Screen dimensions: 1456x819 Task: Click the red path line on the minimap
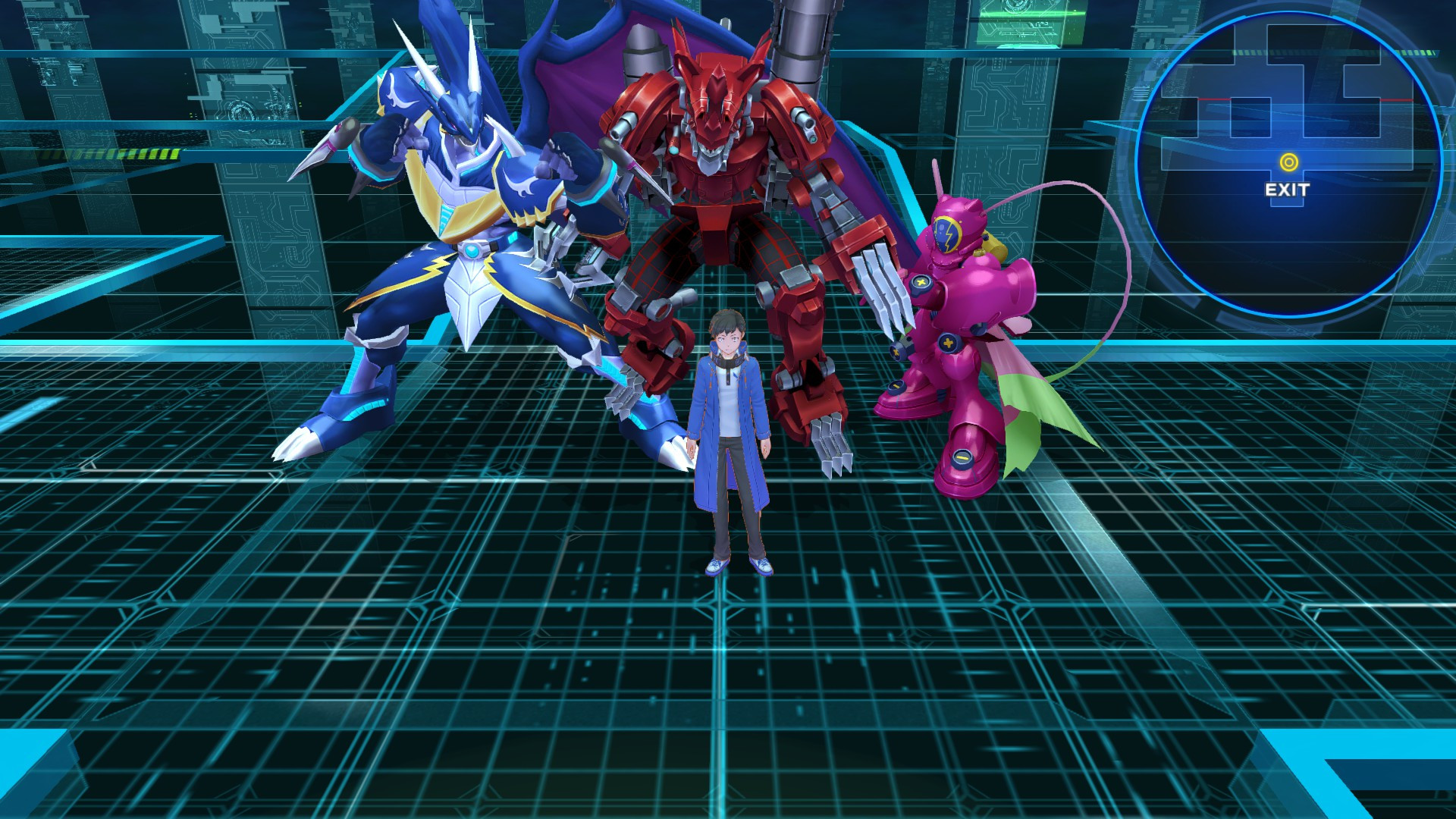pos(1213,99)
